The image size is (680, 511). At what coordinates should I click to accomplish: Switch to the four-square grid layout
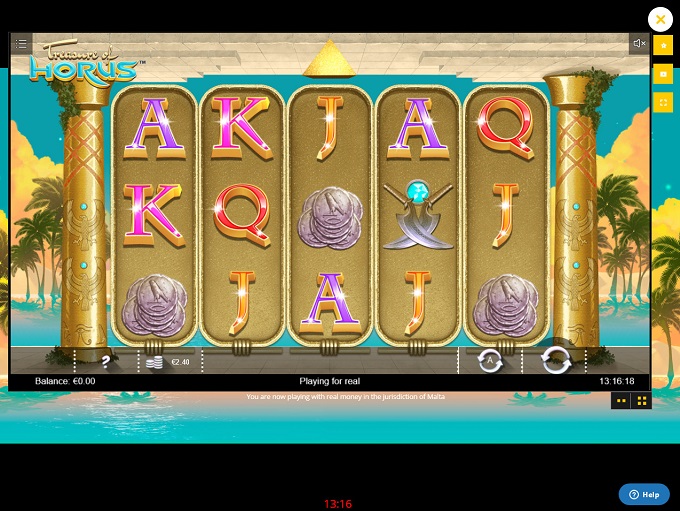pyautogui.click(x=642, y=400)
